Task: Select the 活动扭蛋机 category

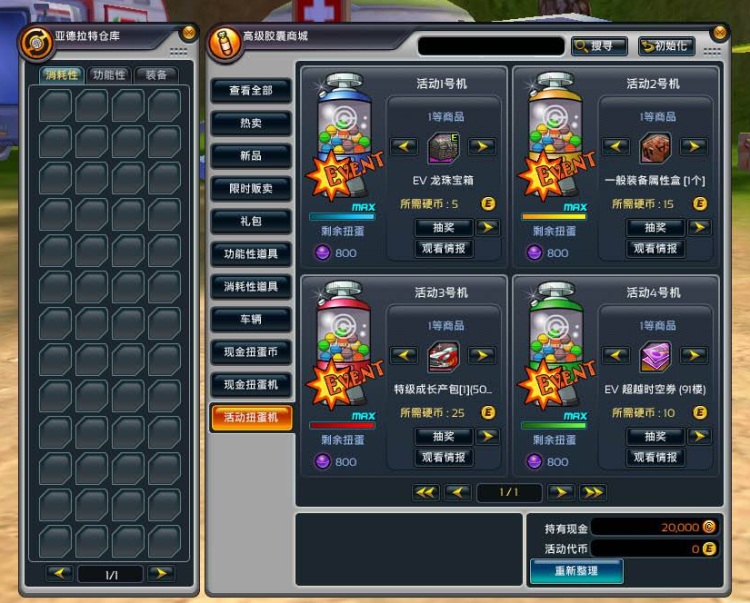Action: click(x=251, y=417)
